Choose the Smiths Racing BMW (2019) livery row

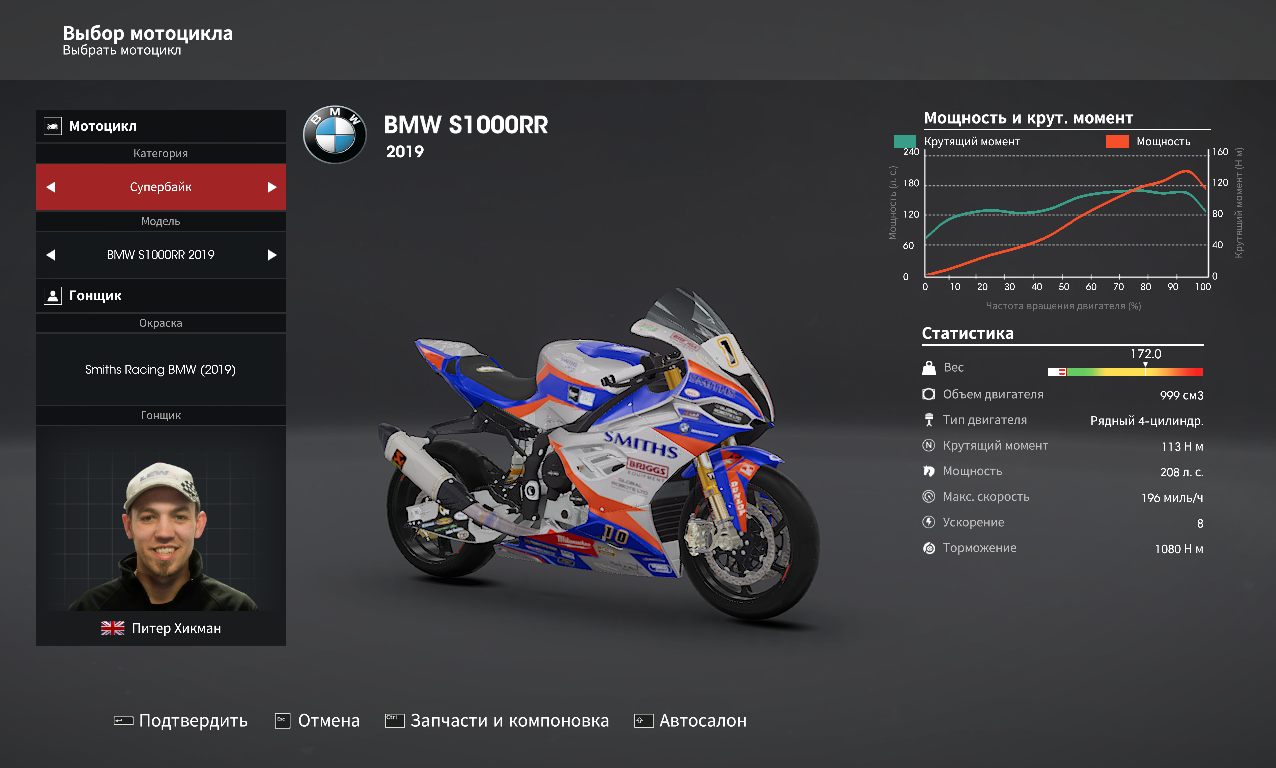click(x=160, y=370)
